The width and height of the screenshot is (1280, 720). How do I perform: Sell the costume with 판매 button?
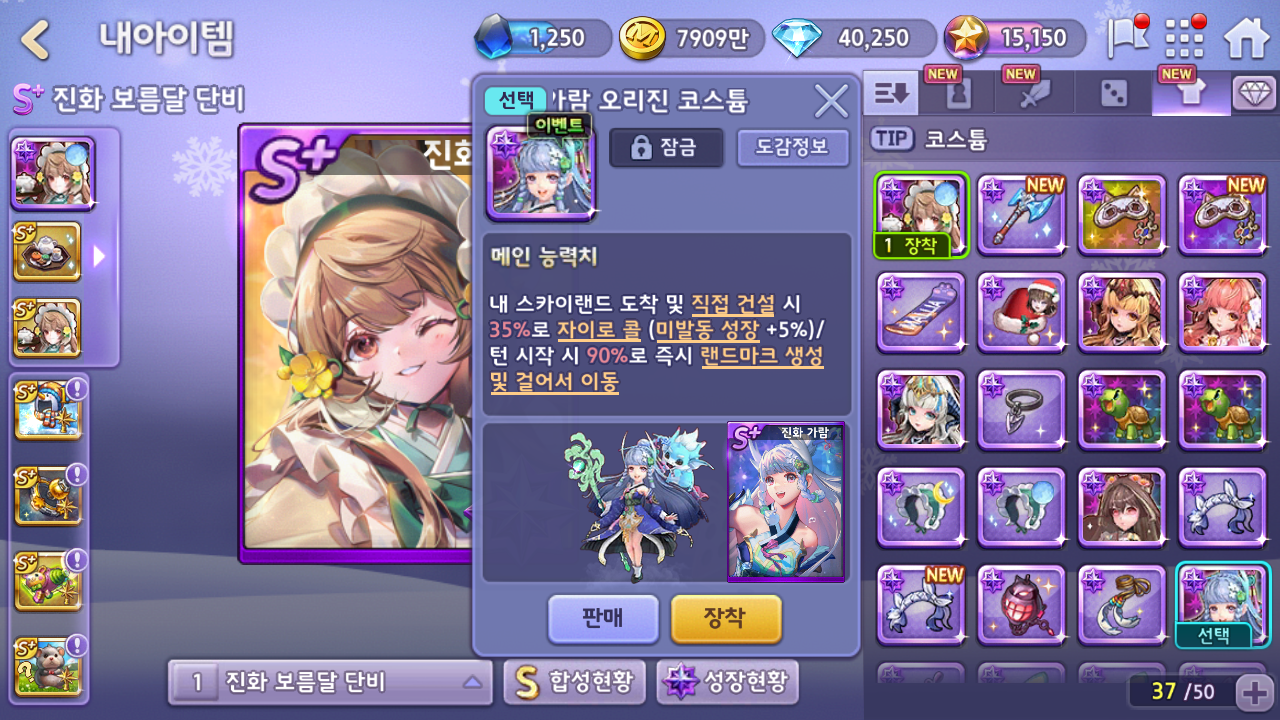coord(603,618)
